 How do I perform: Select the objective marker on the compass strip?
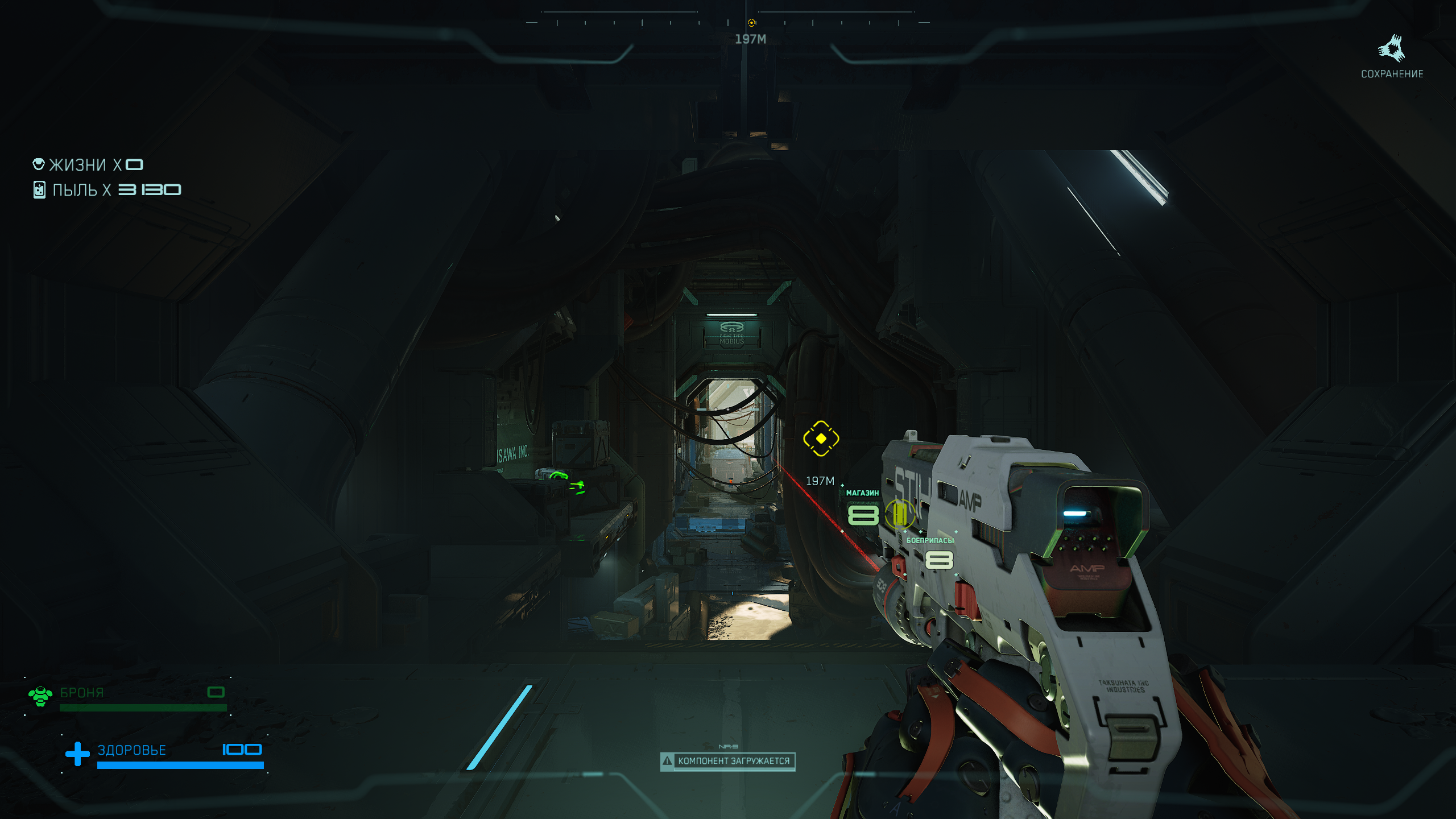[751, 23]
